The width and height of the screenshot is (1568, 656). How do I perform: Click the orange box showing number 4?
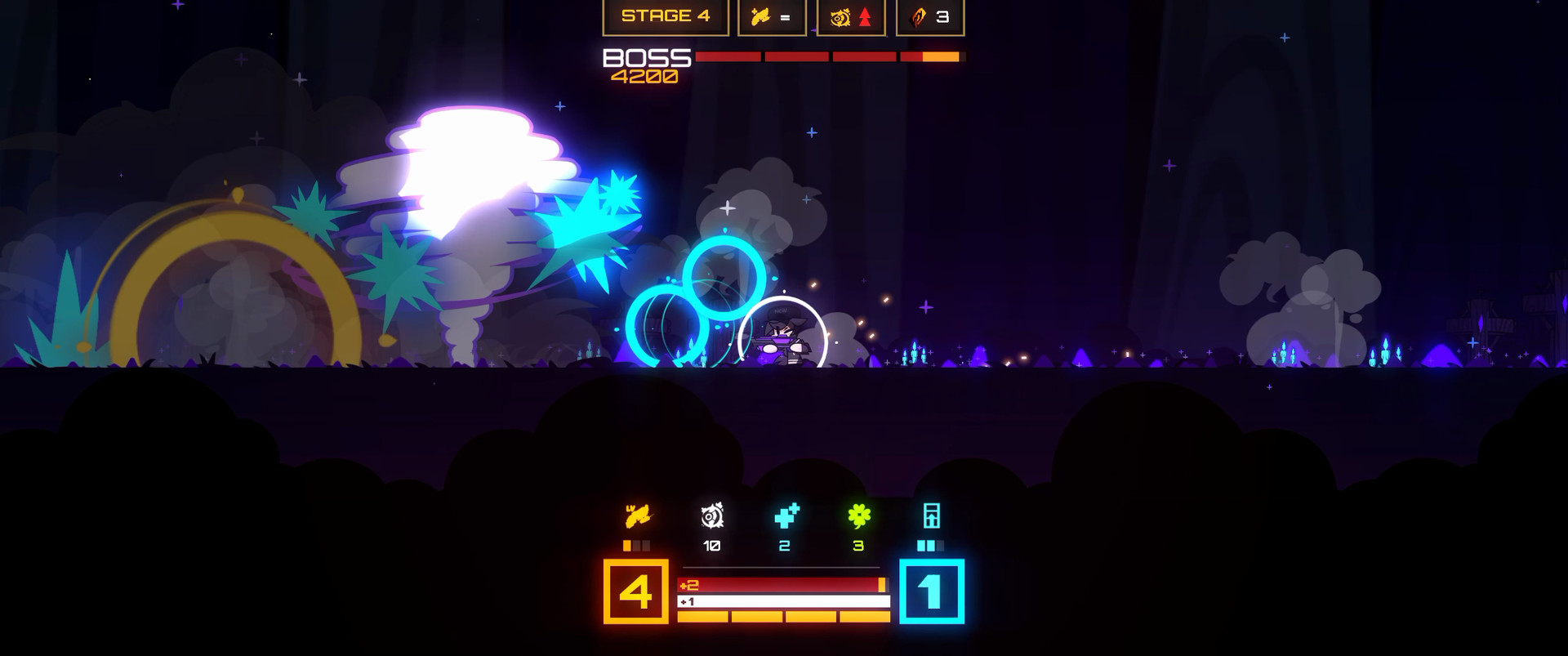(x=636, y=591)
